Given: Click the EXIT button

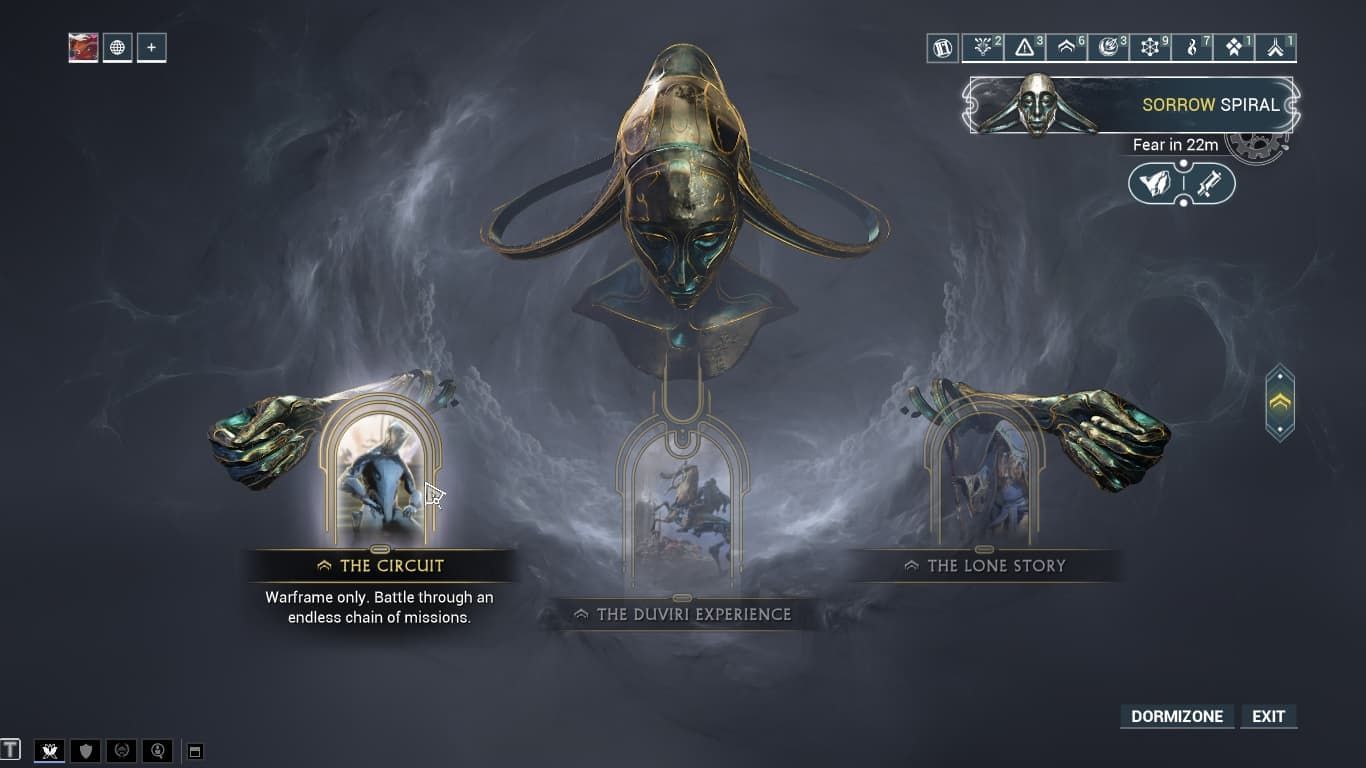Looking at the screenshot, I should click(x=1268, y=716).
